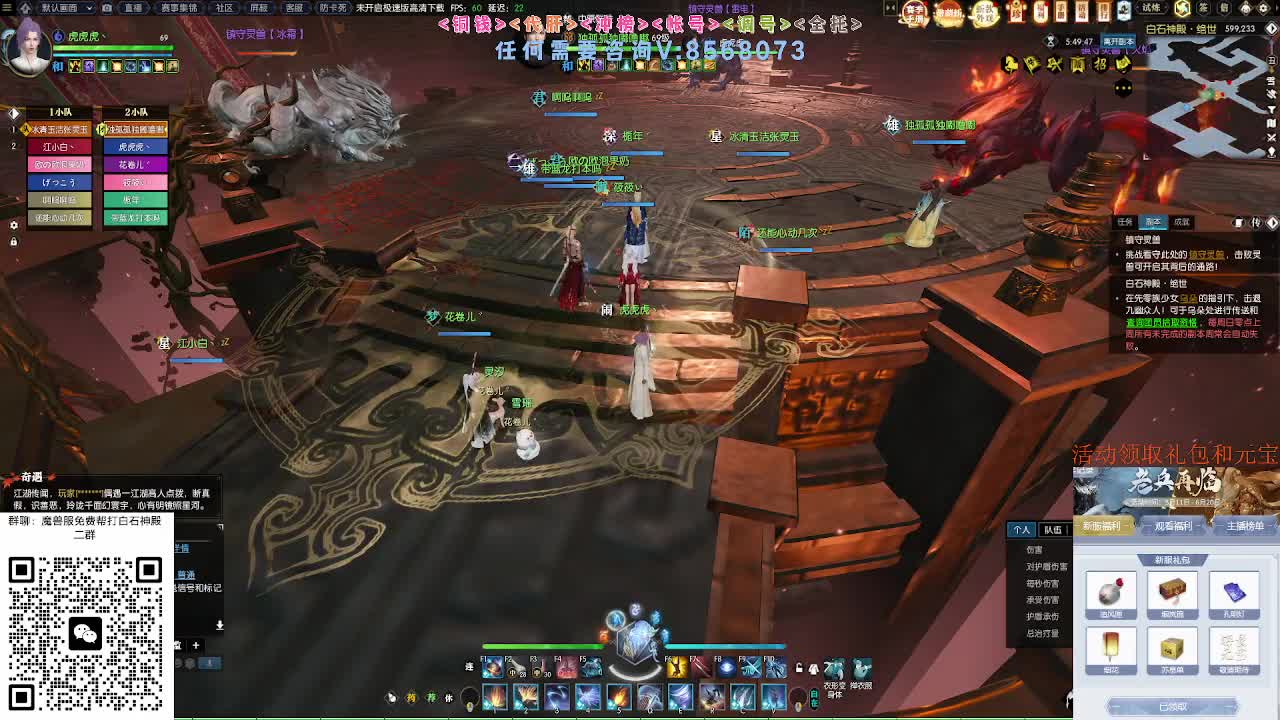This screenshot has height=720, width=1280.
Task: Switch to the 任务 quest tab
Action: (1125, 221)
